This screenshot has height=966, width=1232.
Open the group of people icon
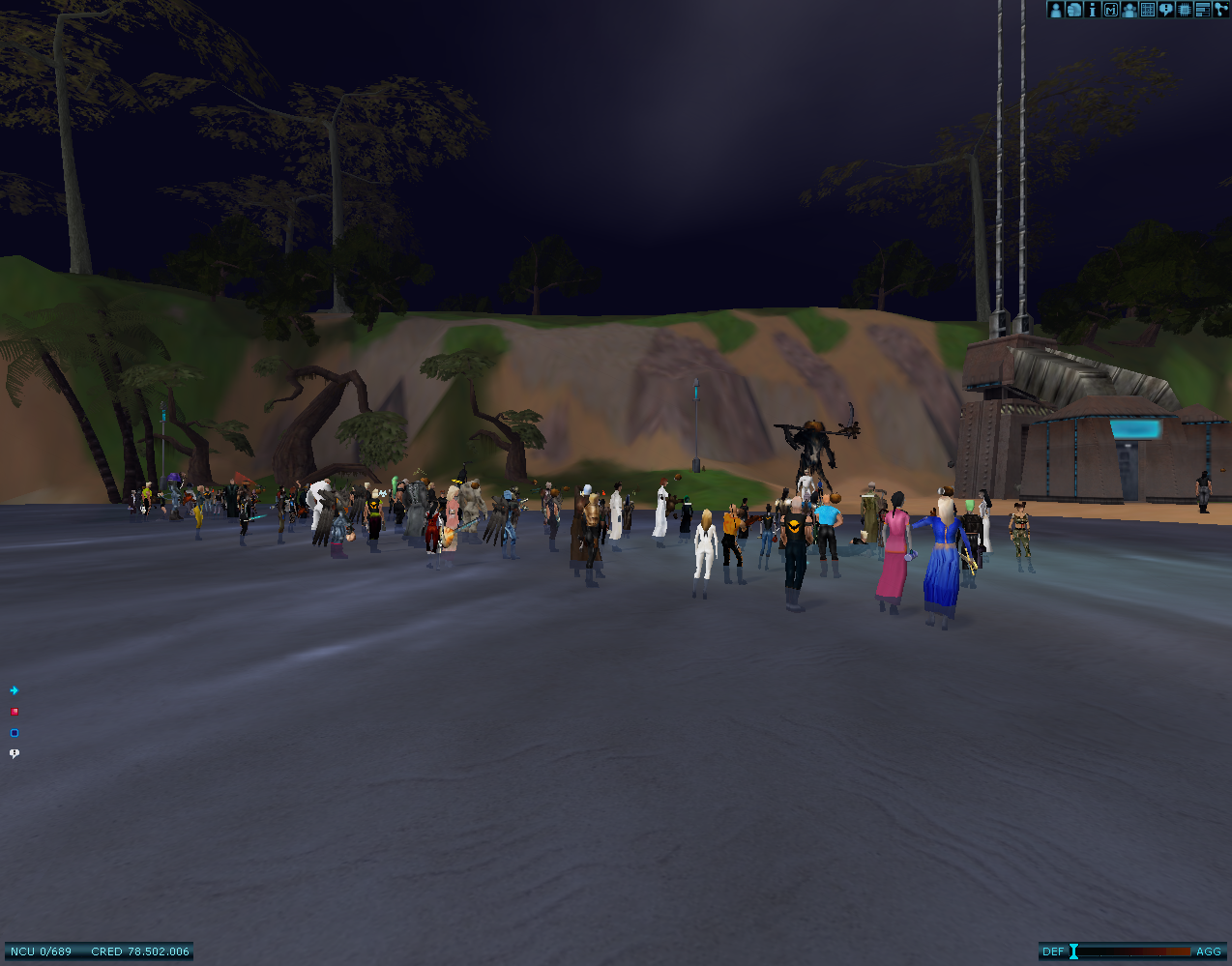click(1129, 10)
